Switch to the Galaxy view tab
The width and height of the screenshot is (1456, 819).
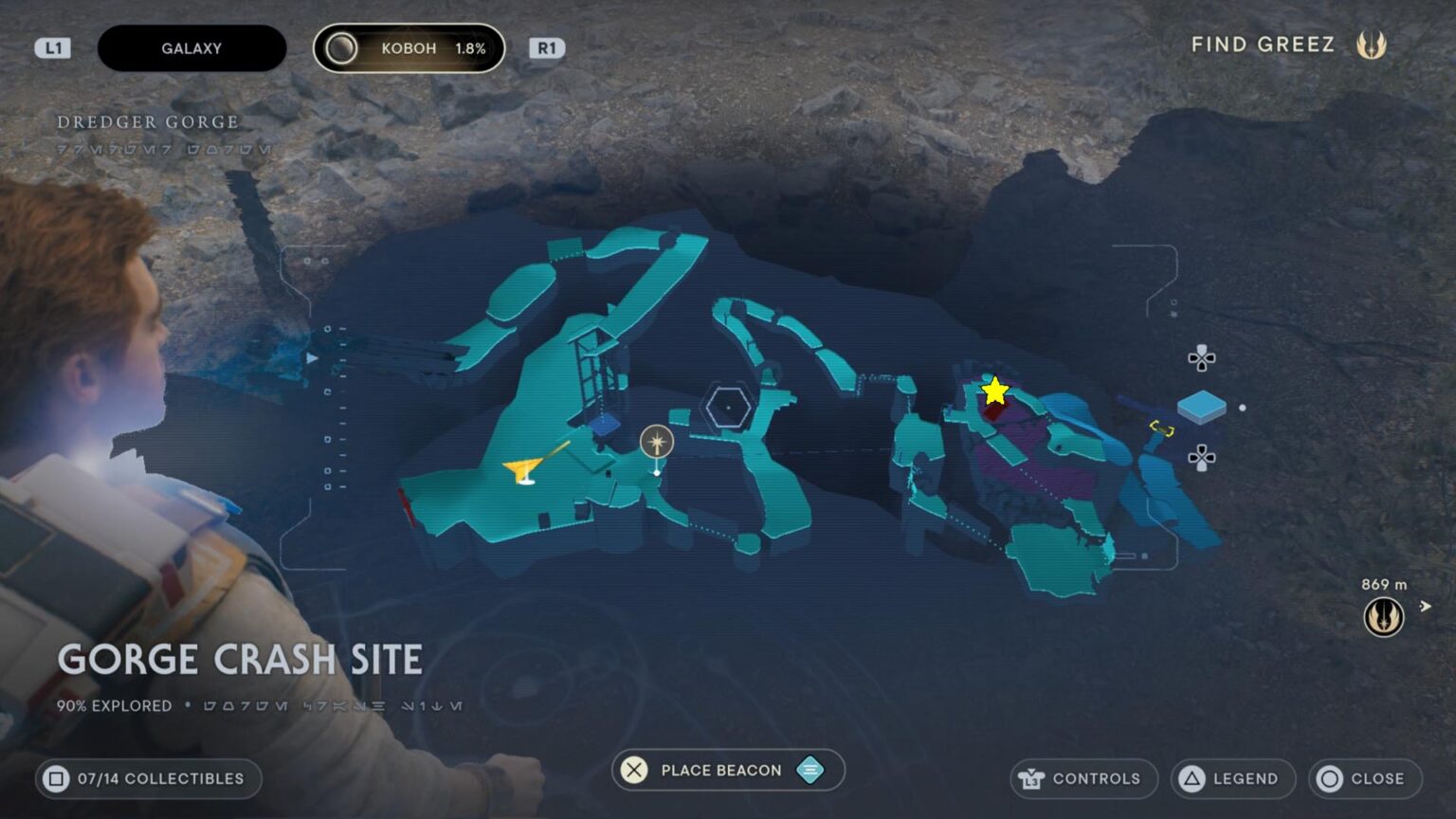pyautogui.click(x=191, y=47)
